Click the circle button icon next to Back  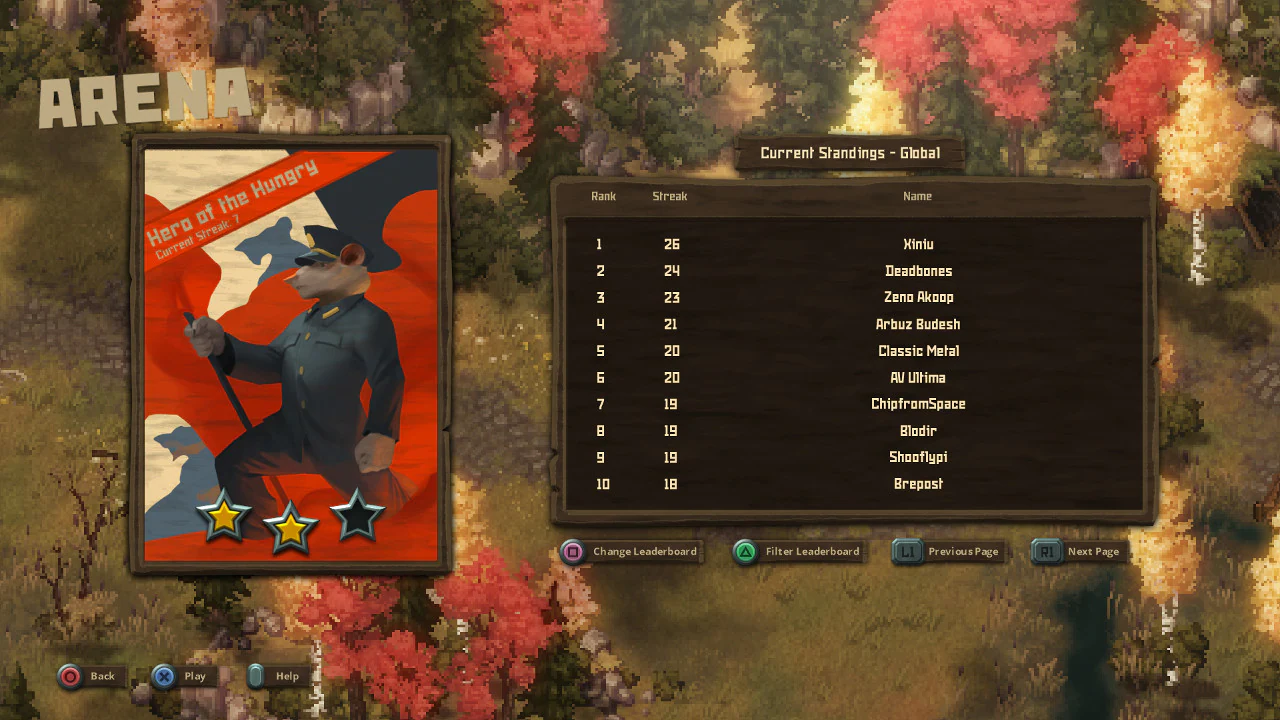click(68, 676)
